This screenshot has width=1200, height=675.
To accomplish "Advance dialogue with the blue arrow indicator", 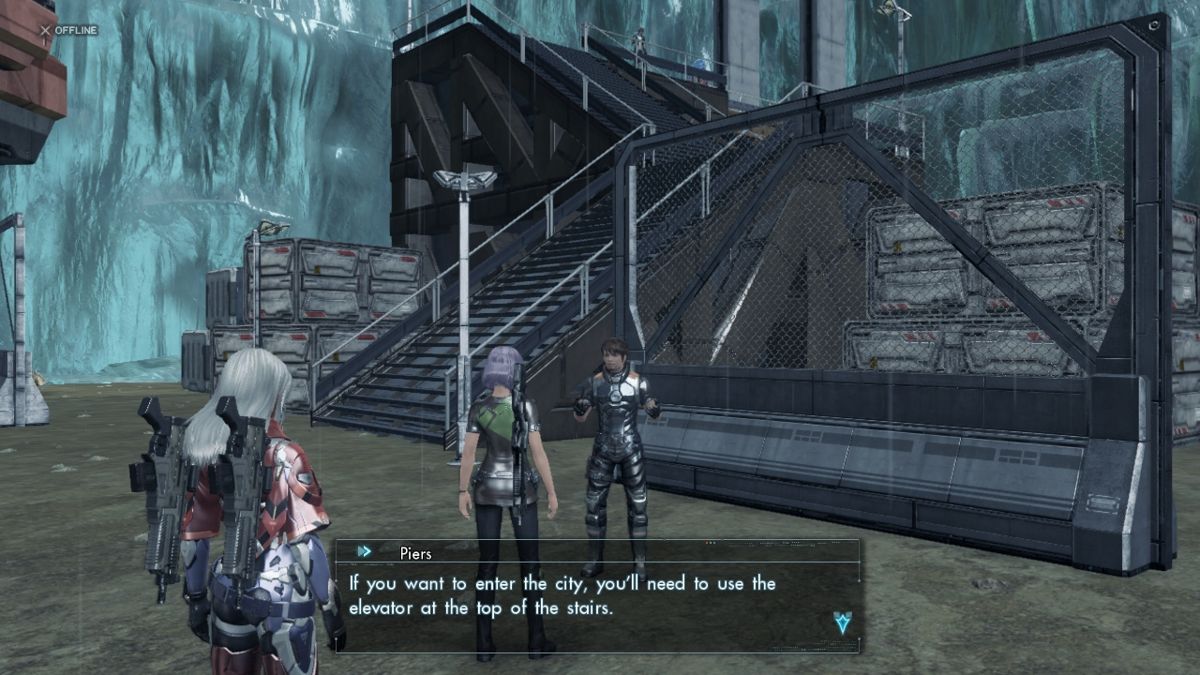I will pos(842,622).
